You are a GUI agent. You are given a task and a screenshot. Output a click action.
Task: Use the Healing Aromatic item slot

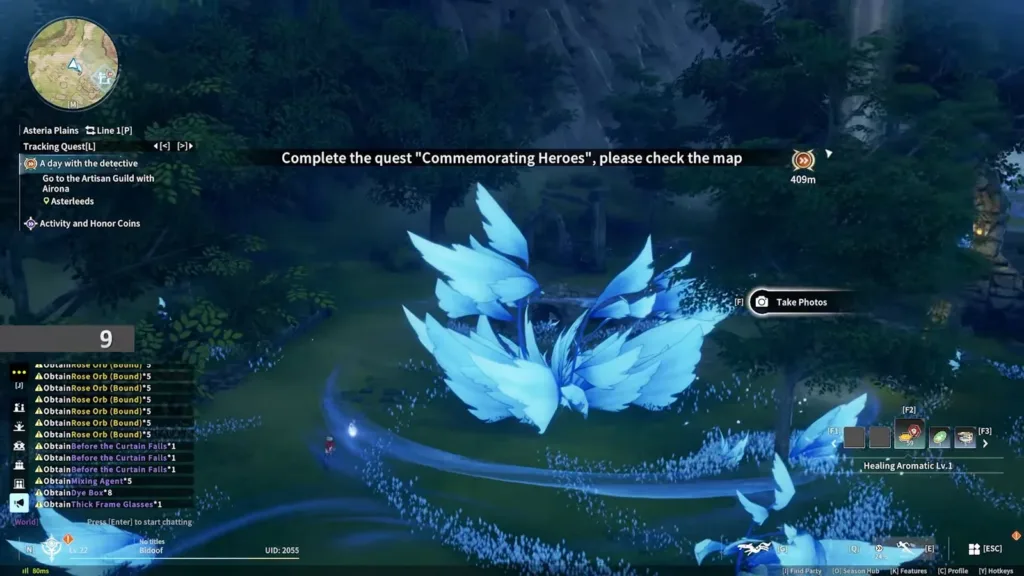click(x=909, y=437)
